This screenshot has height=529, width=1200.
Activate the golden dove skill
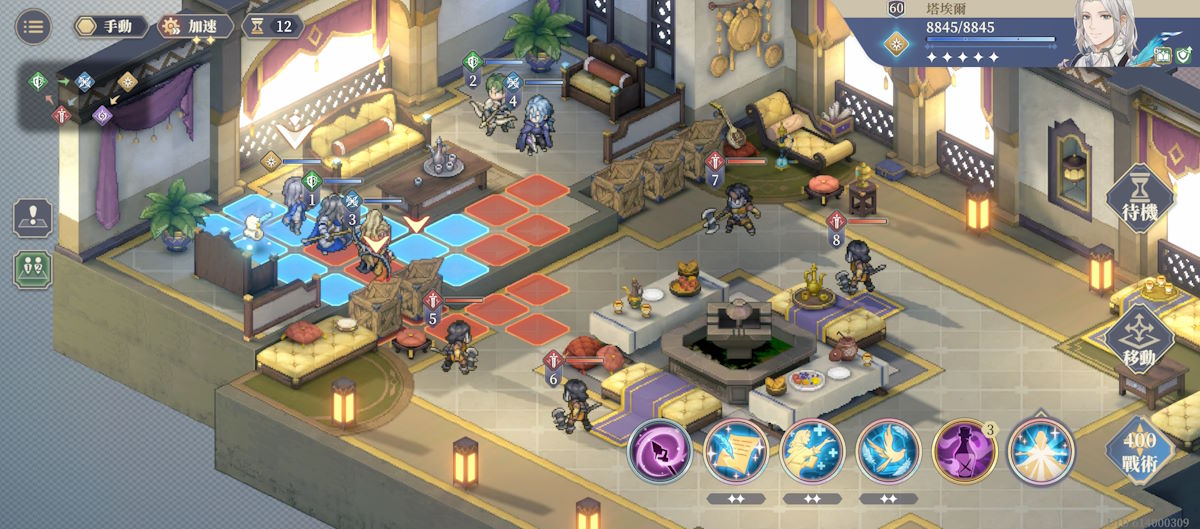coord(888,450)
